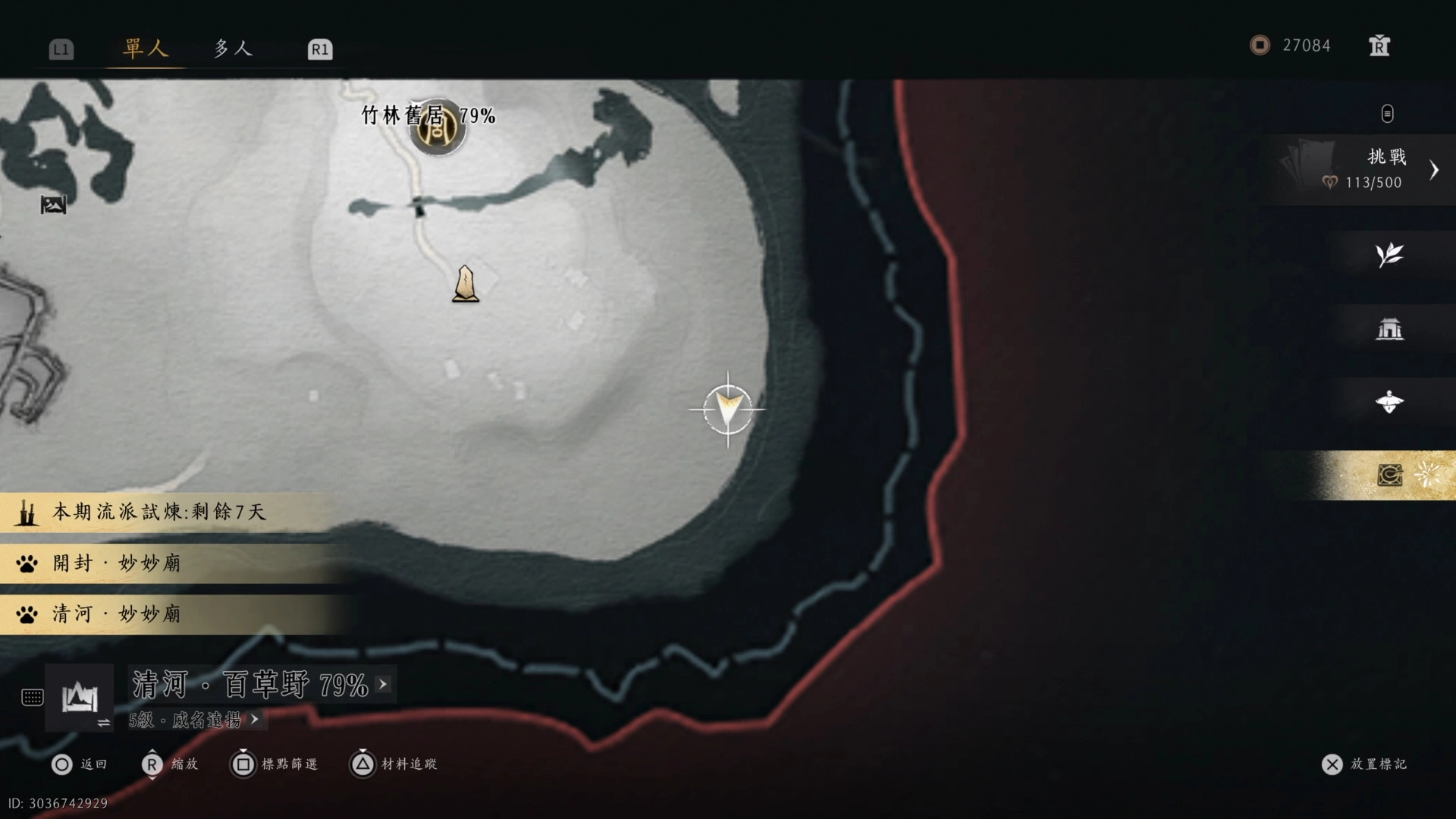
Task: Select the stone stele map marker
Action: 466,284
